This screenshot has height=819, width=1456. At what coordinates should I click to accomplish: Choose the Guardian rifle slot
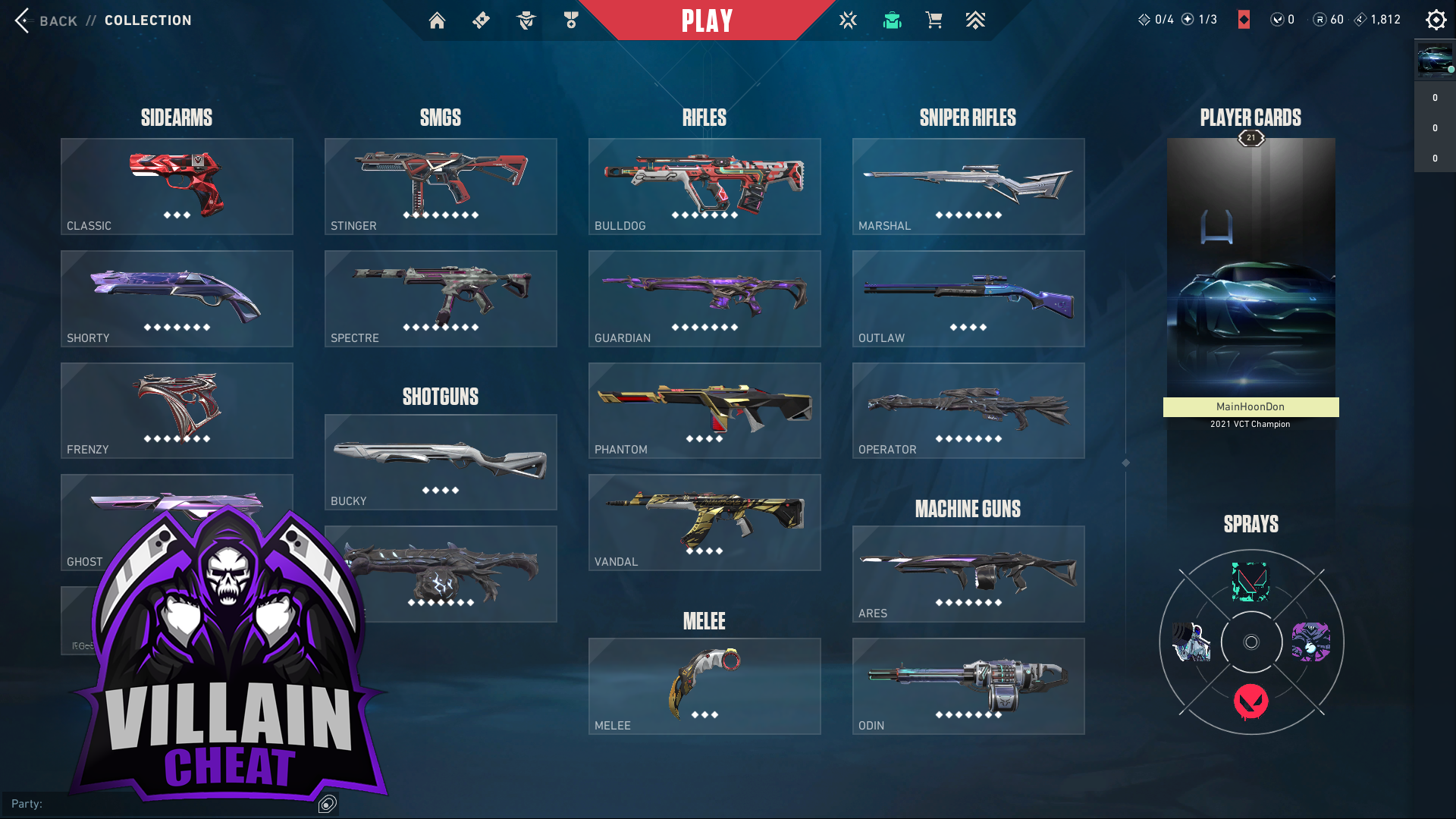[x=704, y=299]
